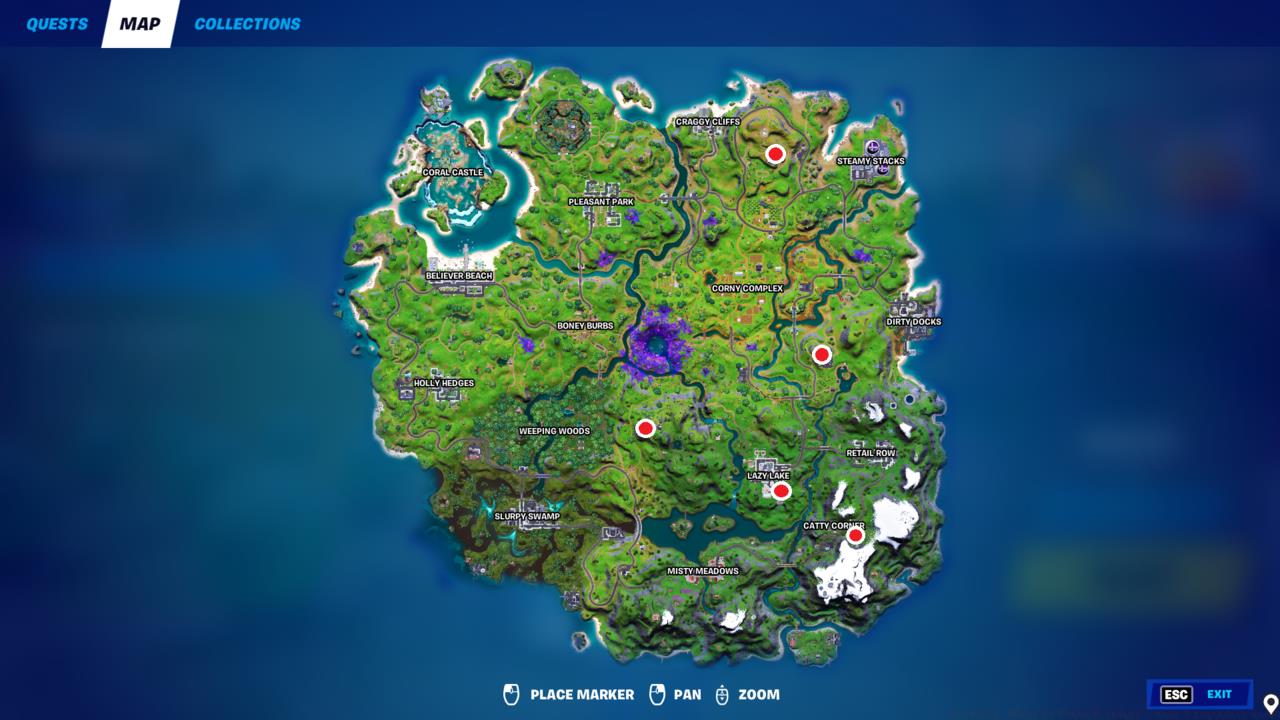
Task: Select the red marker at Catty Corner
Action: pyautogui.click(x=855, y=535)
